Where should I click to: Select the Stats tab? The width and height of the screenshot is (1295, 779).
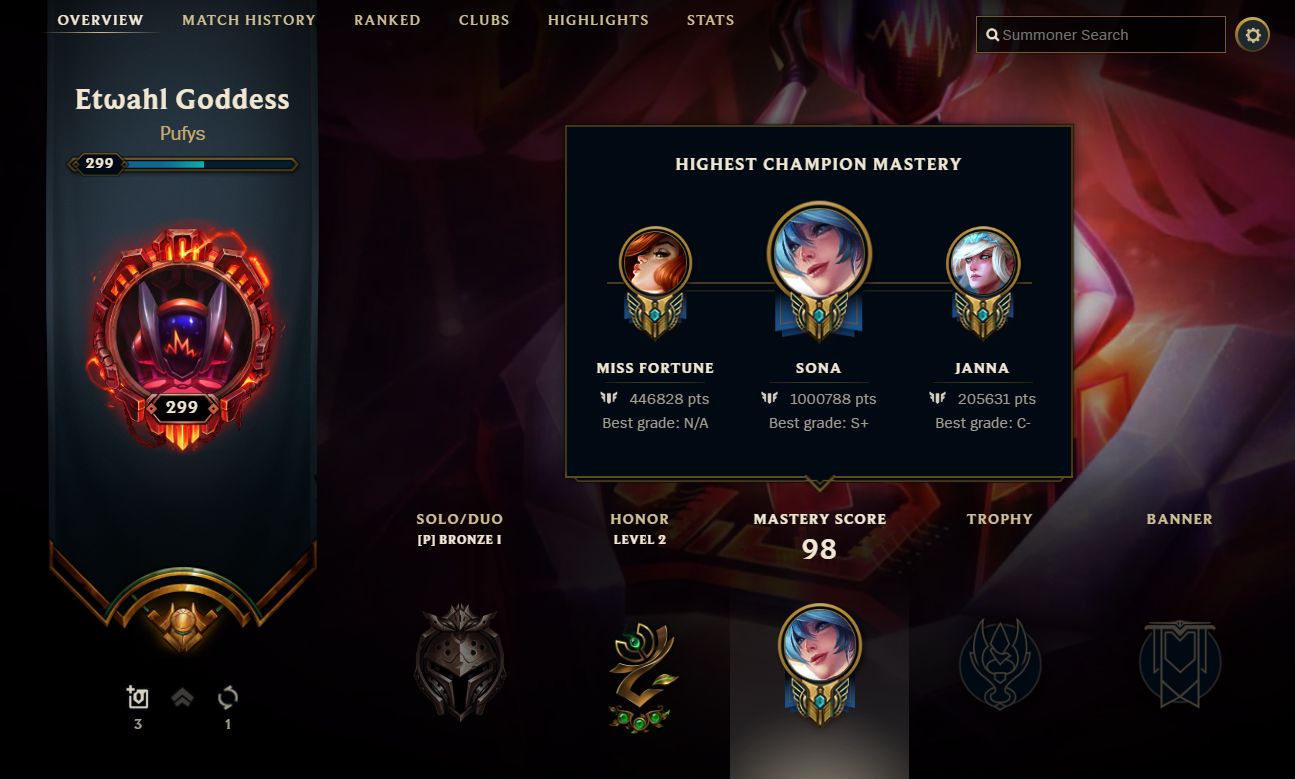(x=710, y=19)
